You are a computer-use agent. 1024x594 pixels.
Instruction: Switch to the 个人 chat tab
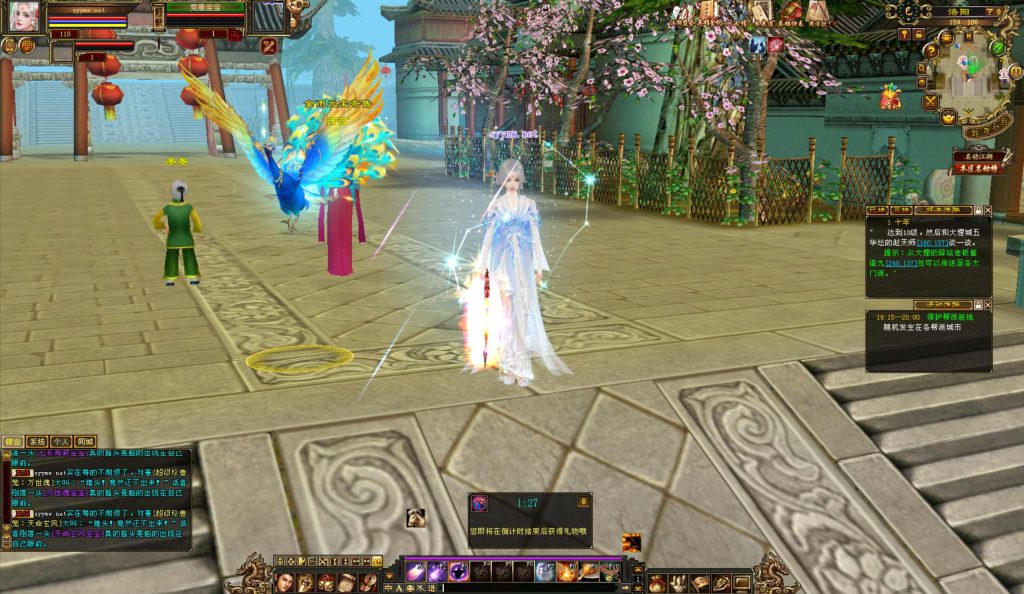61,441
